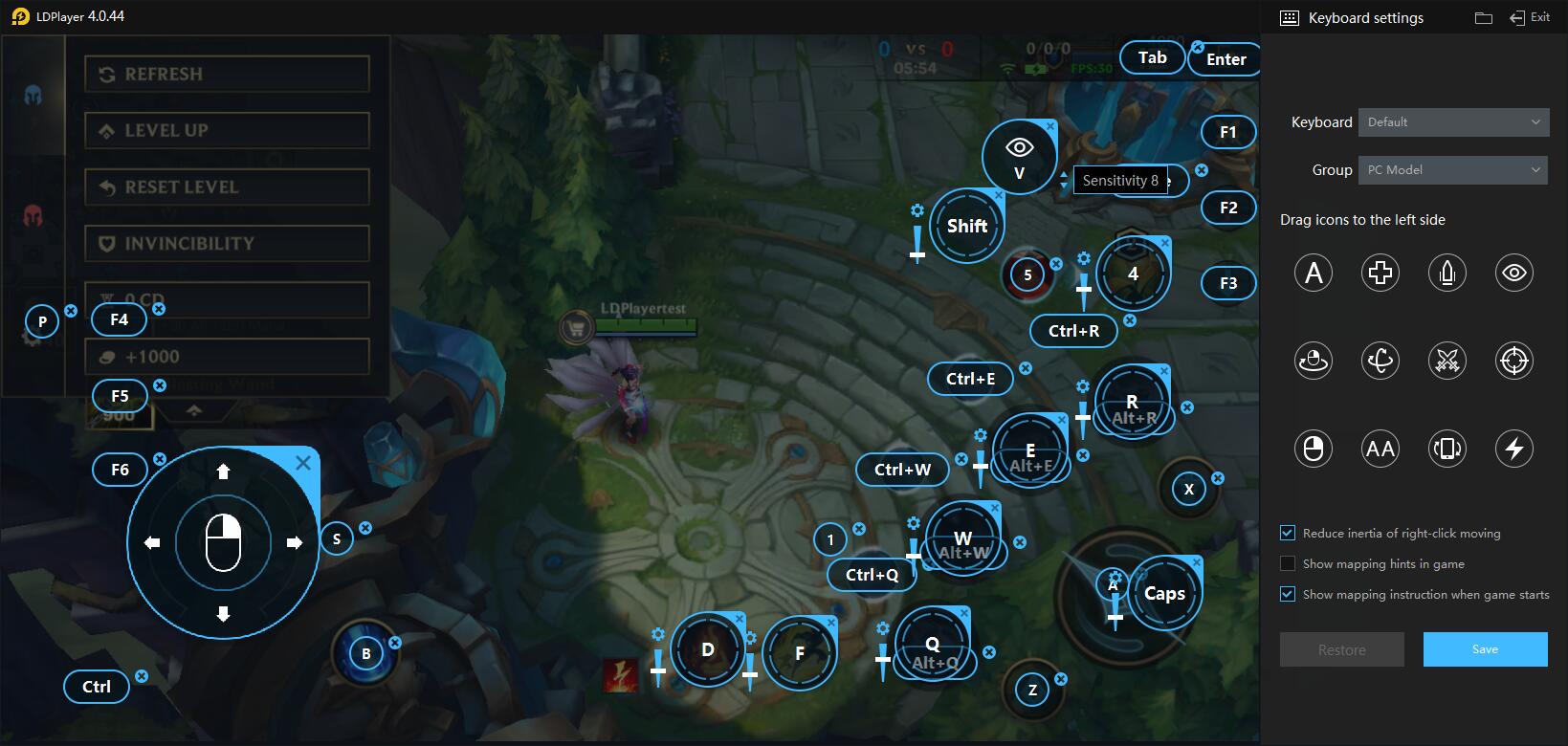Viewport: 1568px width, 746px height.
Task: Click the crossed swords attack mapping icon
Action: coord(1447,361)
